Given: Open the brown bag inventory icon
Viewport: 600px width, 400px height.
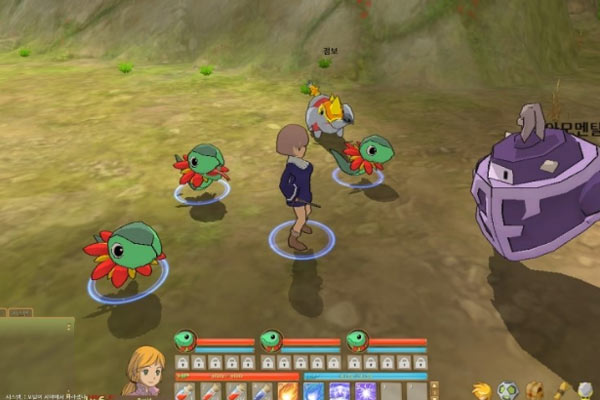Looking at the screenshot, I should (535, 390).
